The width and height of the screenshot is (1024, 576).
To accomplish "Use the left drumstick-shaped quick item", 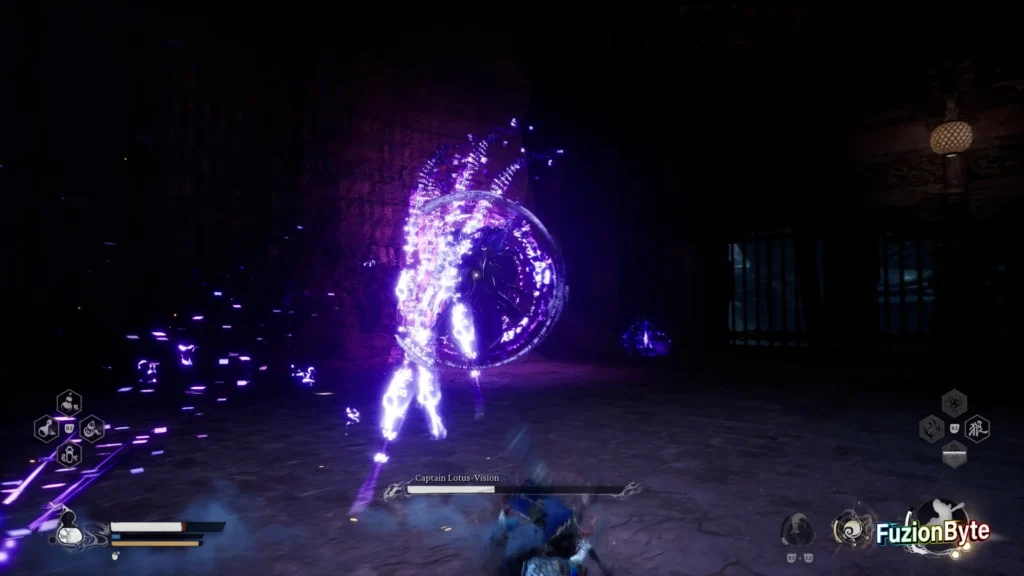I will pos(46,429).
